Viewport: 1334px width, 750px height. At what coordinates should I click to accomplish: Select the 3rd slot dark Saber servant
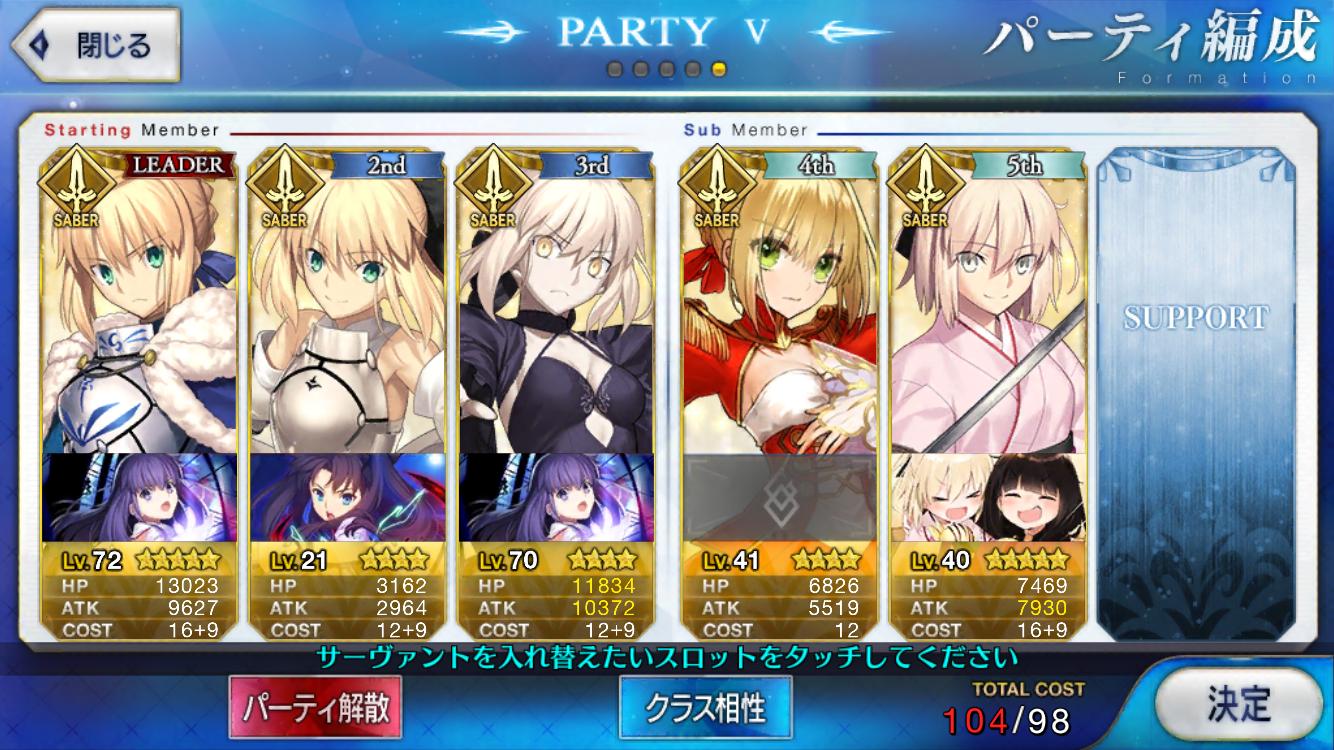click(x=556, y=300)
